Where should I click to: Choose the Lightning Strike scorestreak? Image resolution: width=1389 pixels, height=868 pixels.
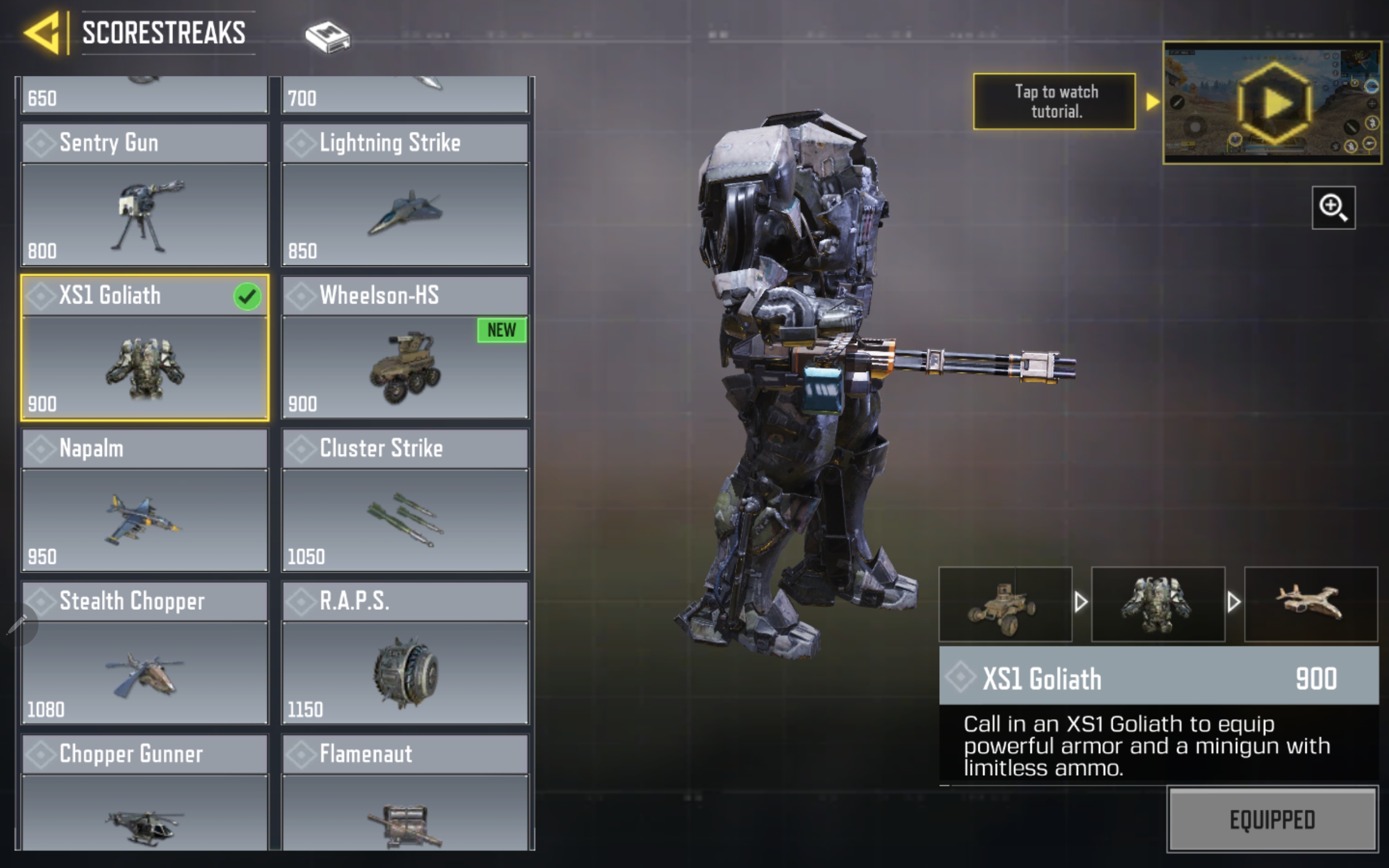[x=405, y=195]
